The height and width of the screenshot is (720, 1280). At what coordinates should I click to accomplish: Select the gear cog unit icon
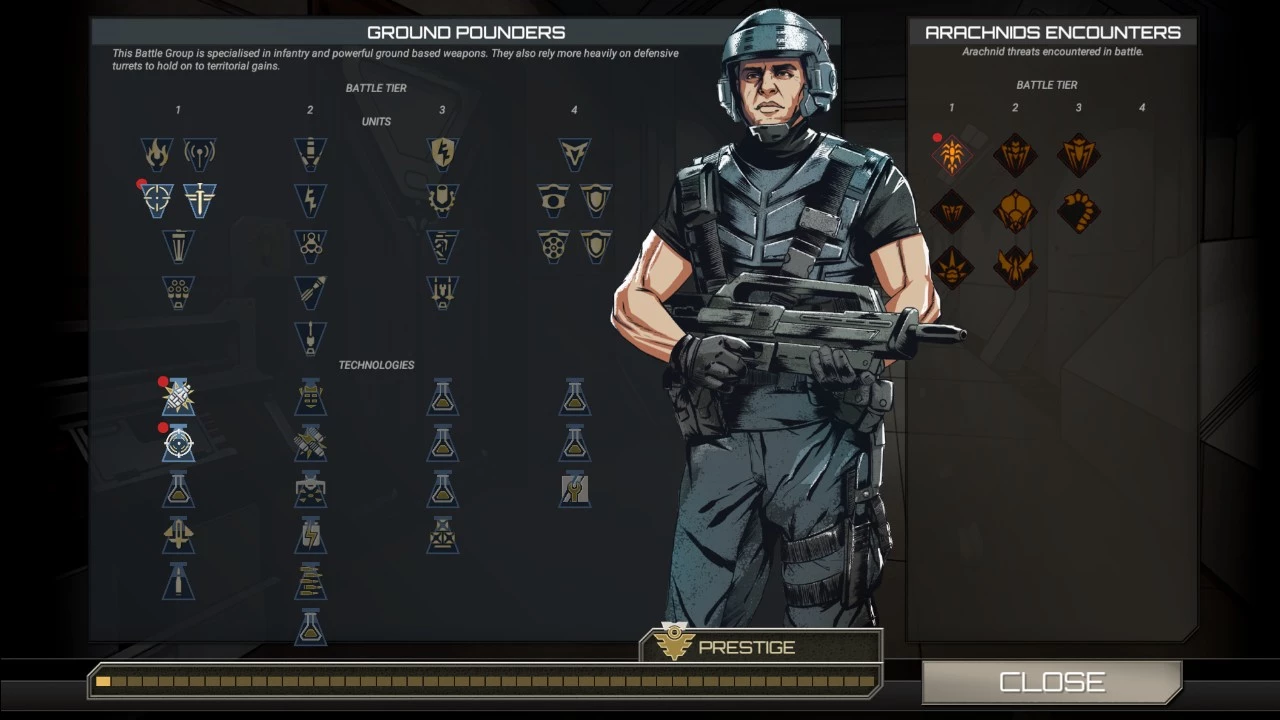(442, 200)
